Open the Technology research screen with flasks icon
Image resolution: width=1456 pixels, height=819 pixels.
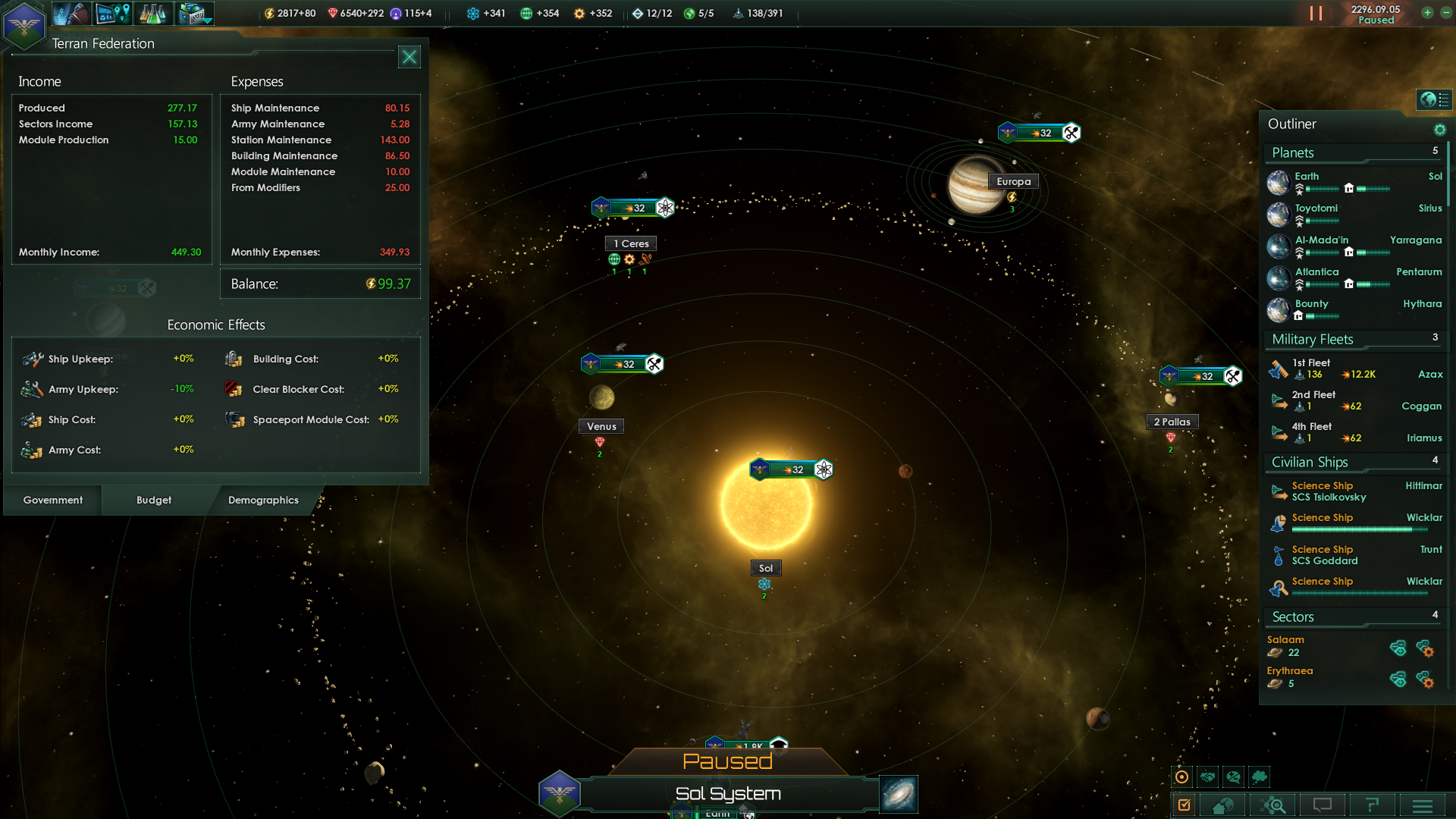154,13
